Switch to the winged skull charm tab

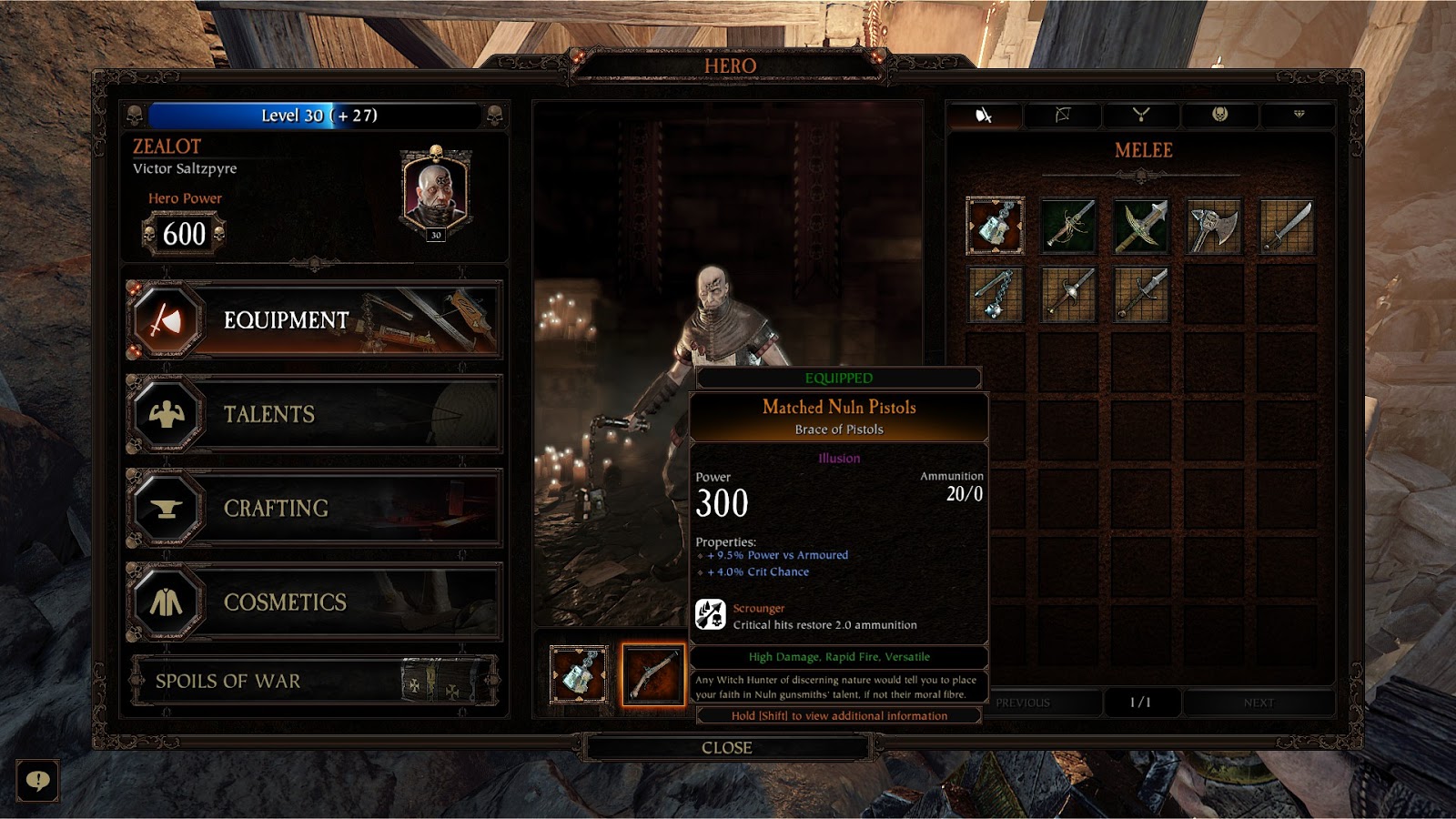(1219, 116)
